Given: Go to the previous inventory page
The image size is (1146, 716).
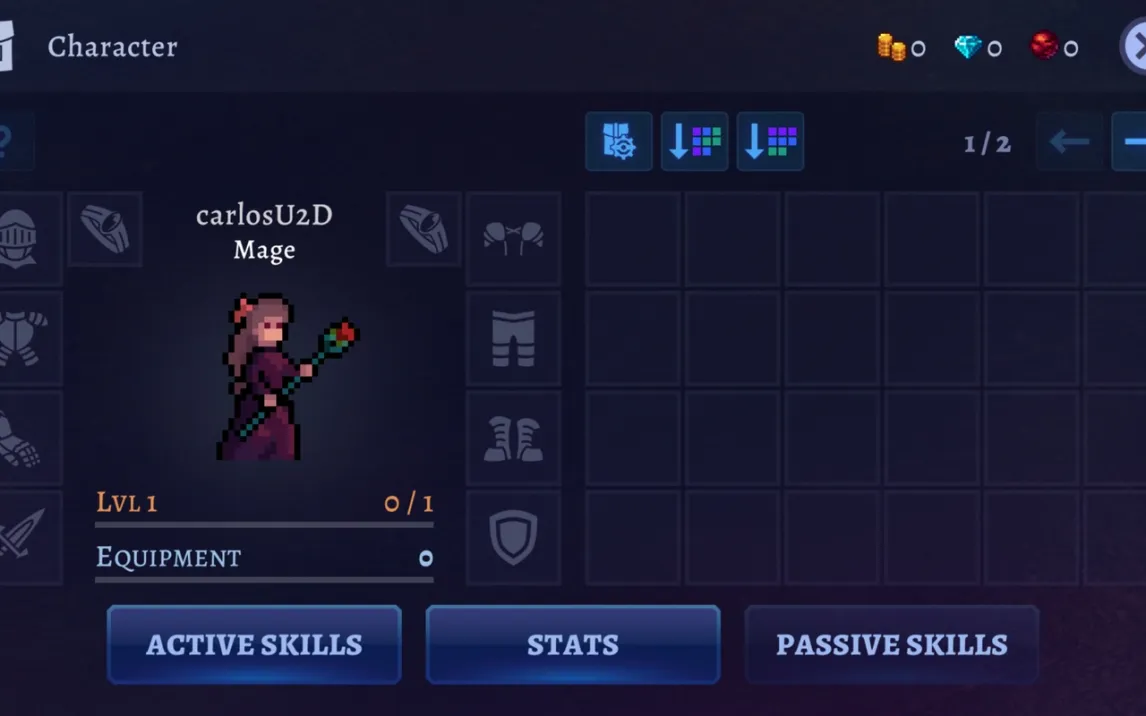Looking at the screenshot, I should 1069,142.
